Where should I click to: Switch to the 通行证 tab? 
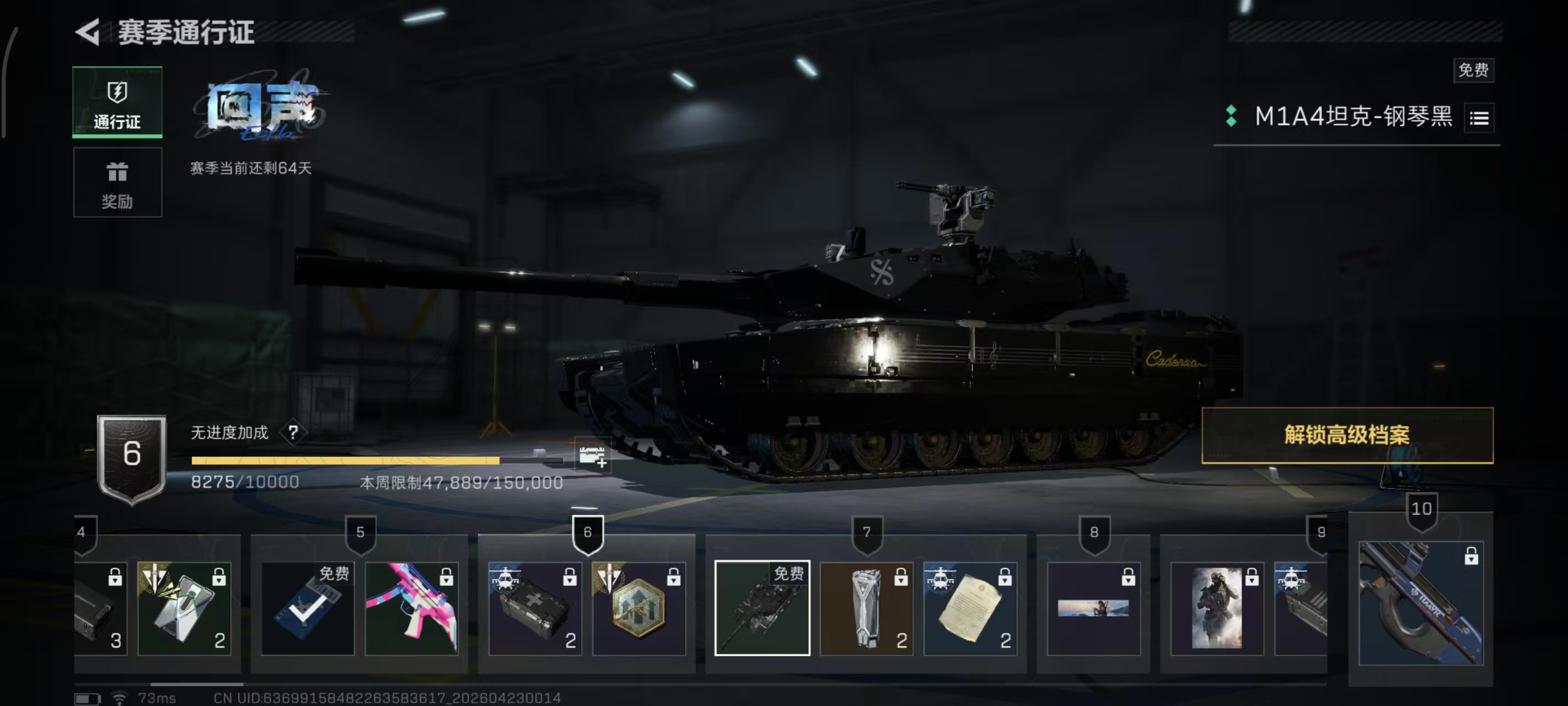pos(117,101)
